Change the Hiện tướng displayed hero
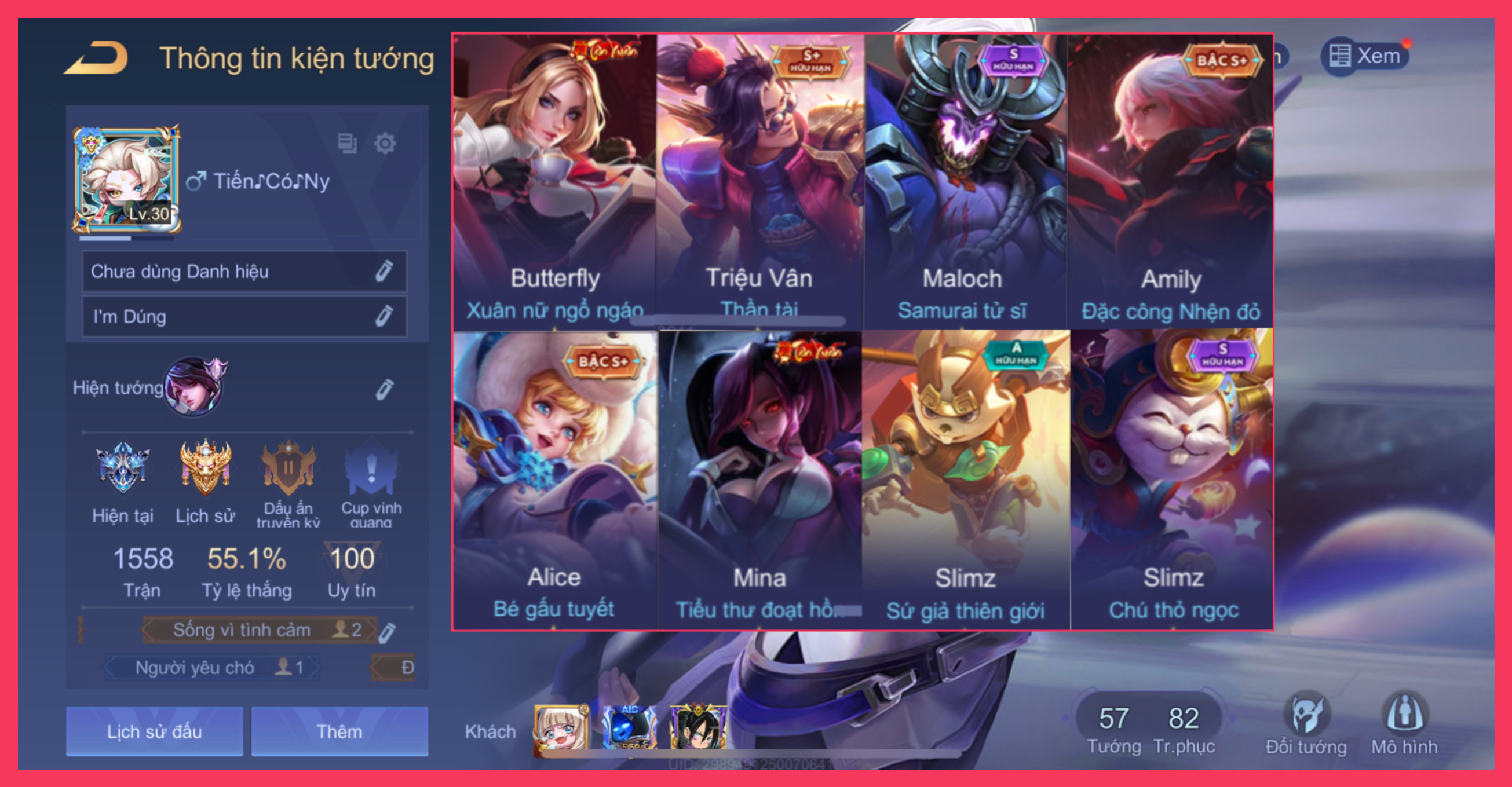1512x787 pixels. (x=384, y=389)
